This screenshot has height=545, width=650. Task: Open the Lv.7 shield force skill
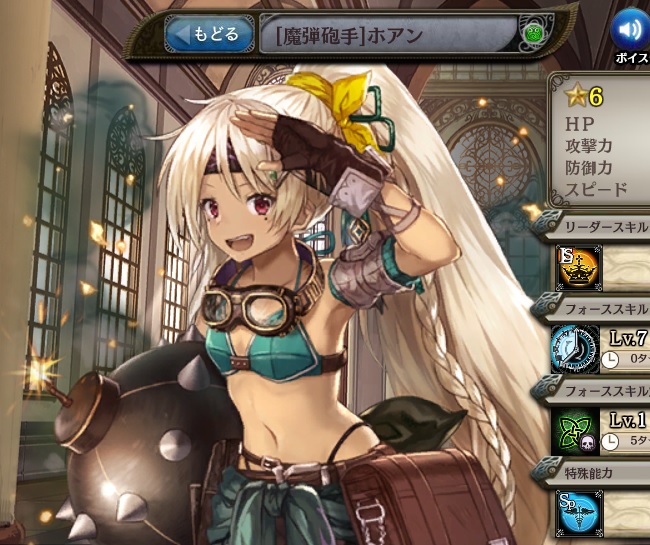[577, 349]
